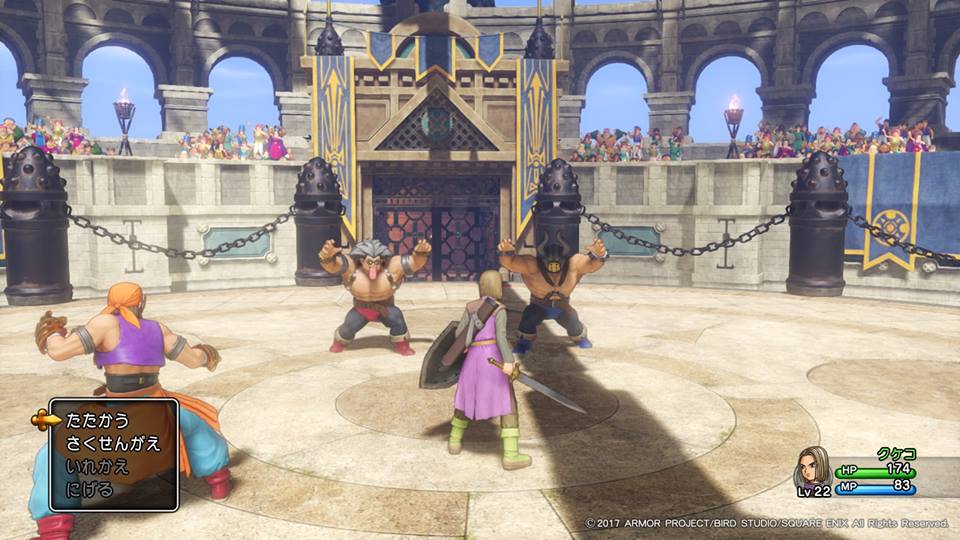Select the たたかう (Fight) command
Screen dimensions: 960x540
click(x=95, y=421)
